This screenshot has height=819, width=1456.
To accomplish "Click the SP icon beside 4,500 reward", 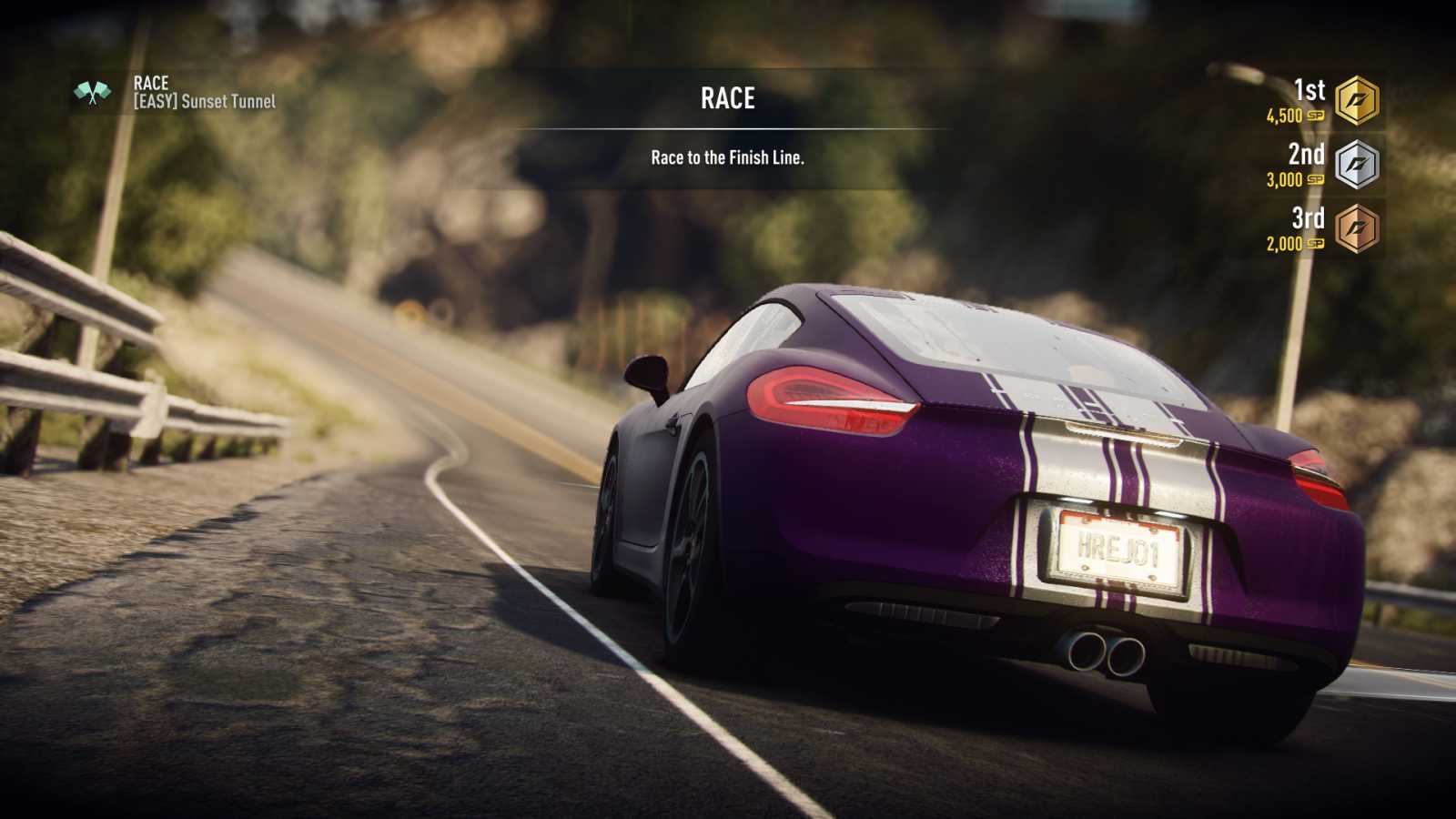I will pos(1314,116).
